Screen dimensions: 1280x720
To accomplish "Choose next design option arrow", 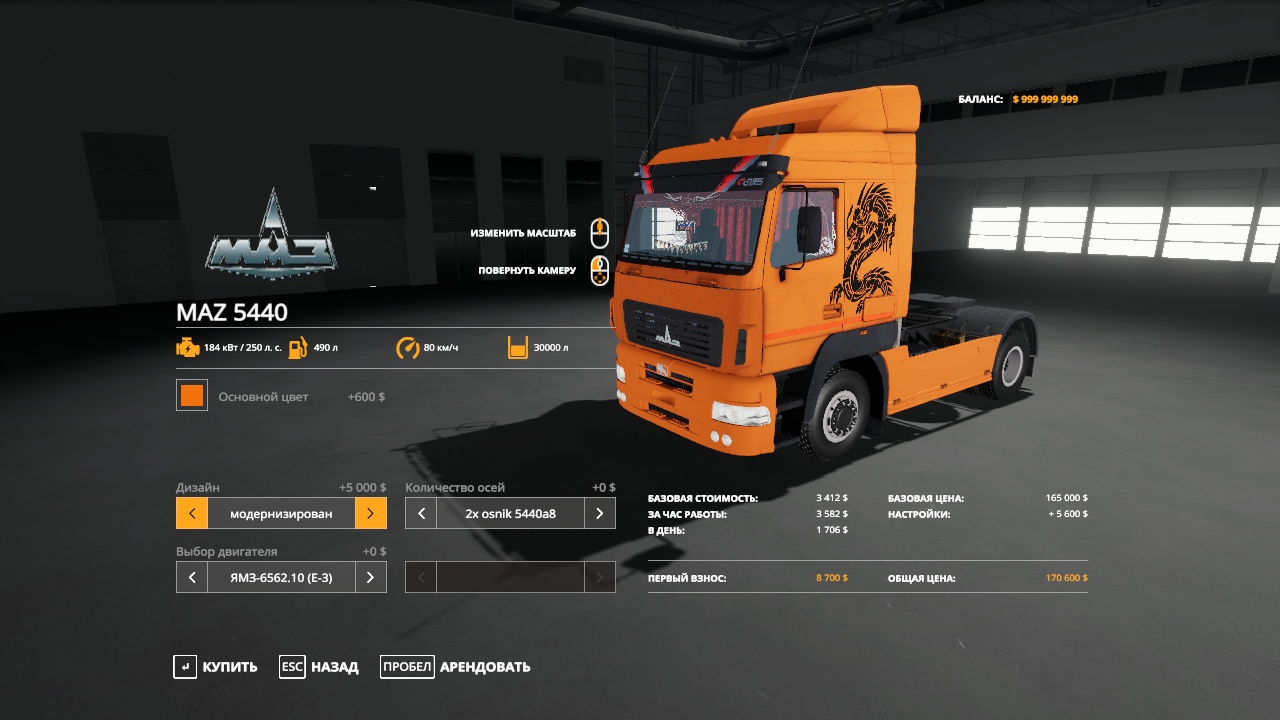I will tap(370, 514).
